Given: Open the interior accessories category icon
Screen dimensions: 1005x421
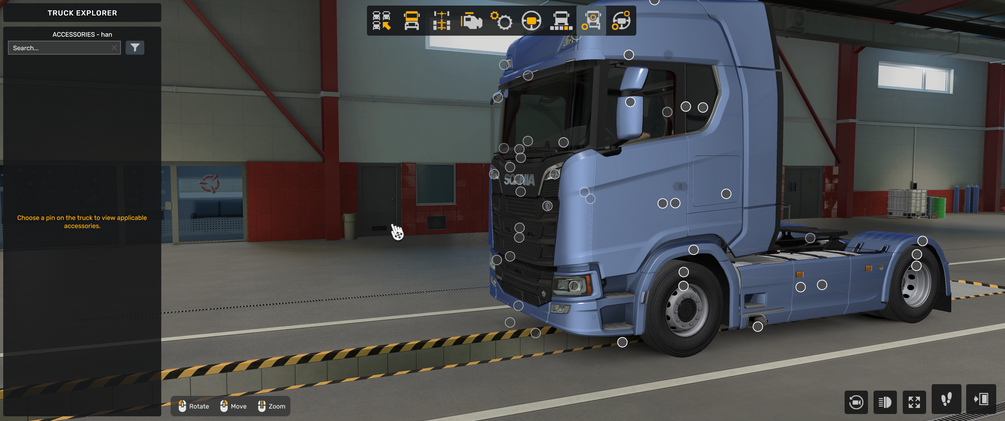Looking at the screenshot, I should [x=621, y=21].
